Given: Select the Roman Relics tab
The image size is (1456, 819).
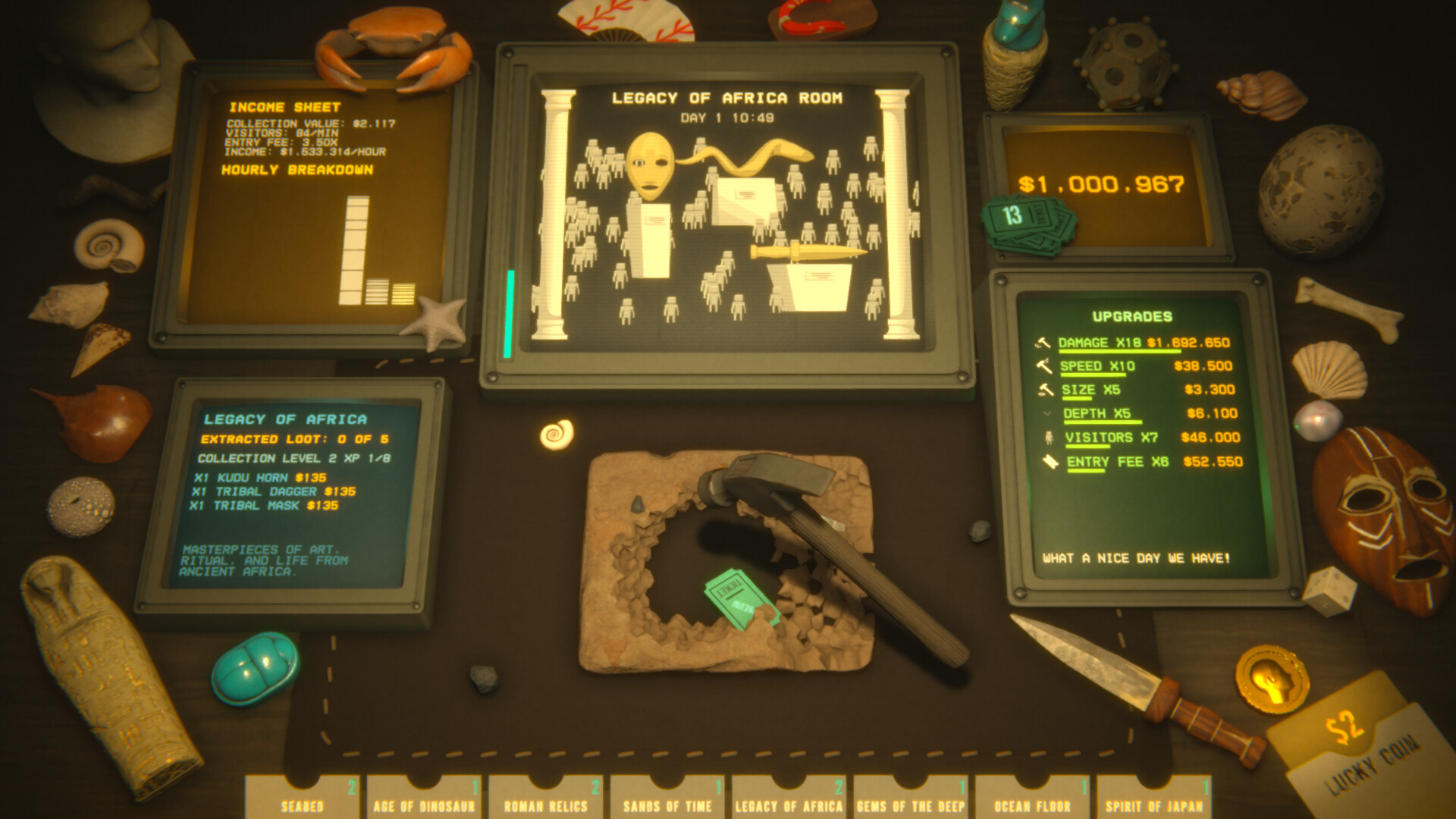Looking at the screenshot, I should point(546,800).
